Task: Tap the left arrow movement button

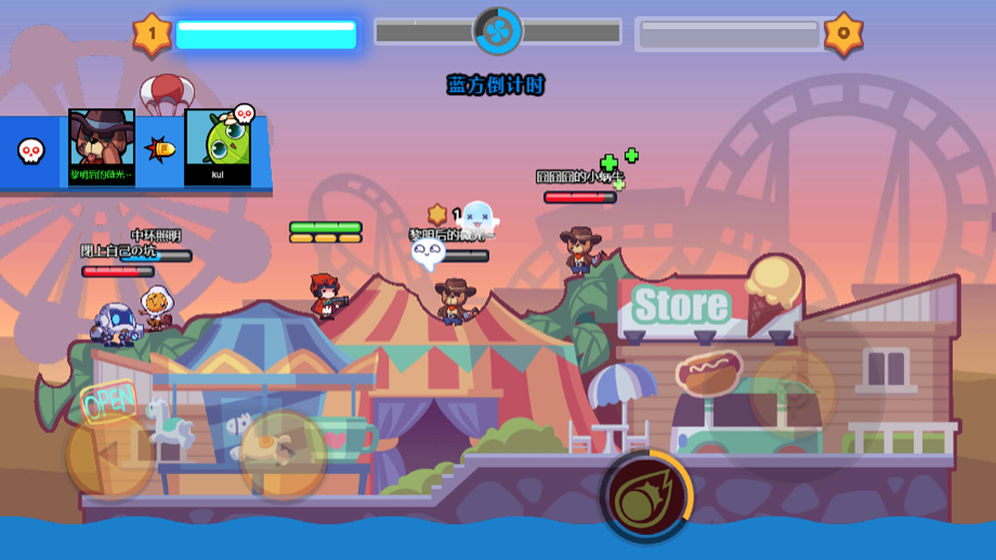Action: click(x=110, y=456)
